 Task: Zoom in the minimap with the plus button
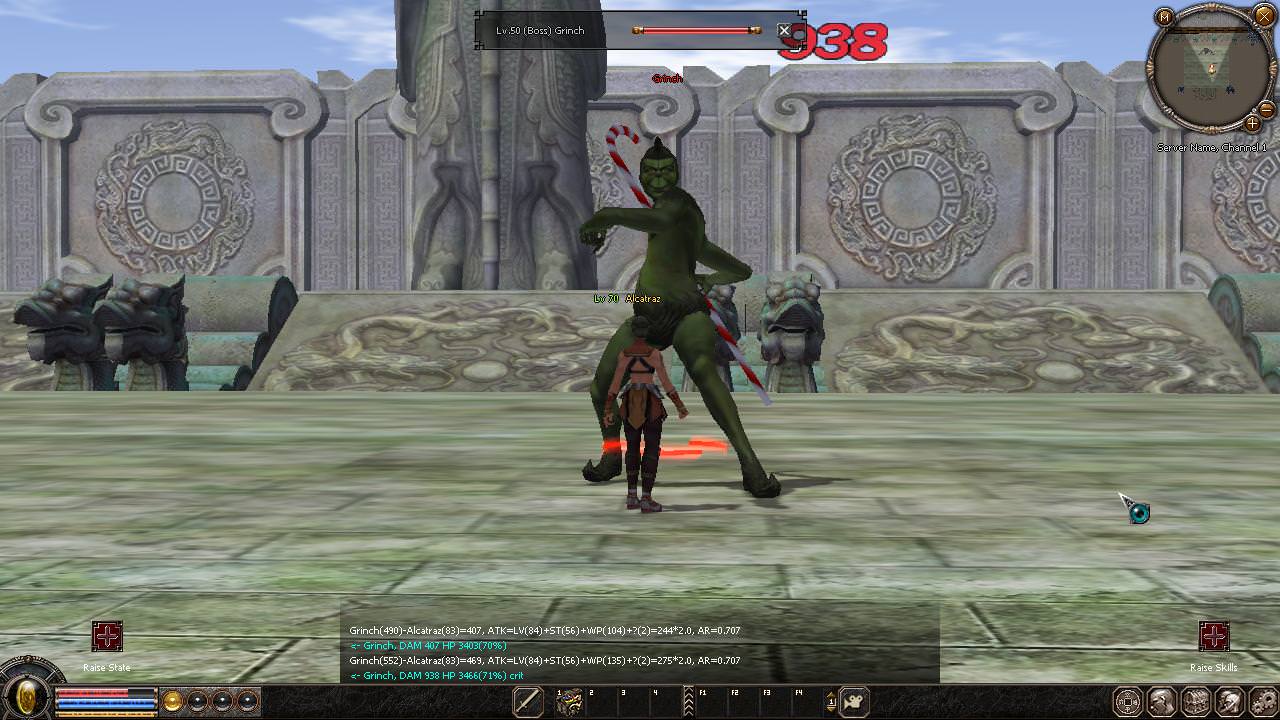[x=1253, y=125]
